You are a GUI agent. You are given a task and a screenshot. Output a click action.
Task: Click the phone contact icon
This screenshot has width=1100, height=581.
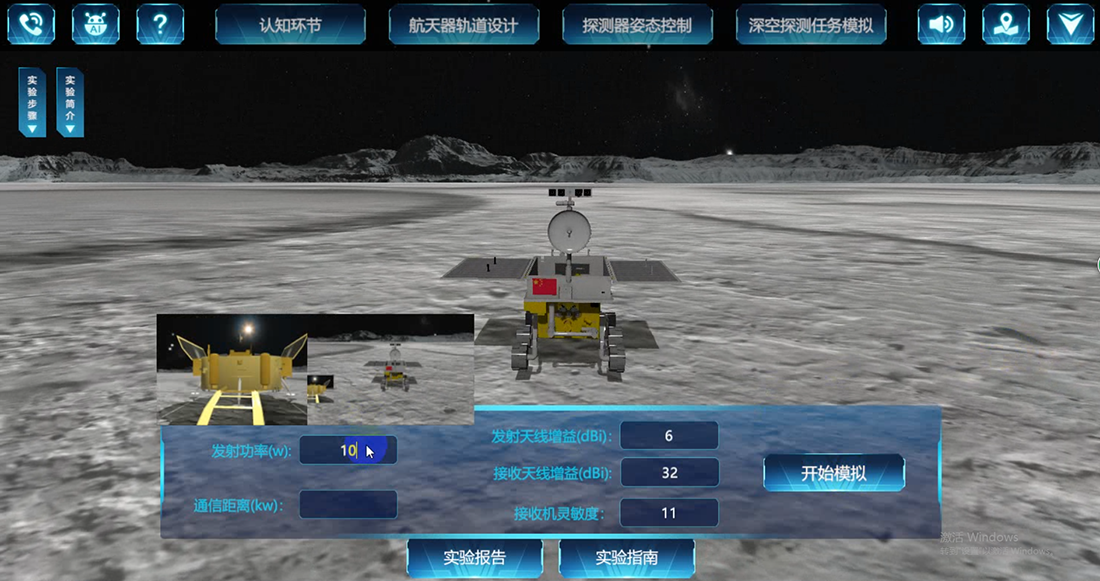point(29,24)
